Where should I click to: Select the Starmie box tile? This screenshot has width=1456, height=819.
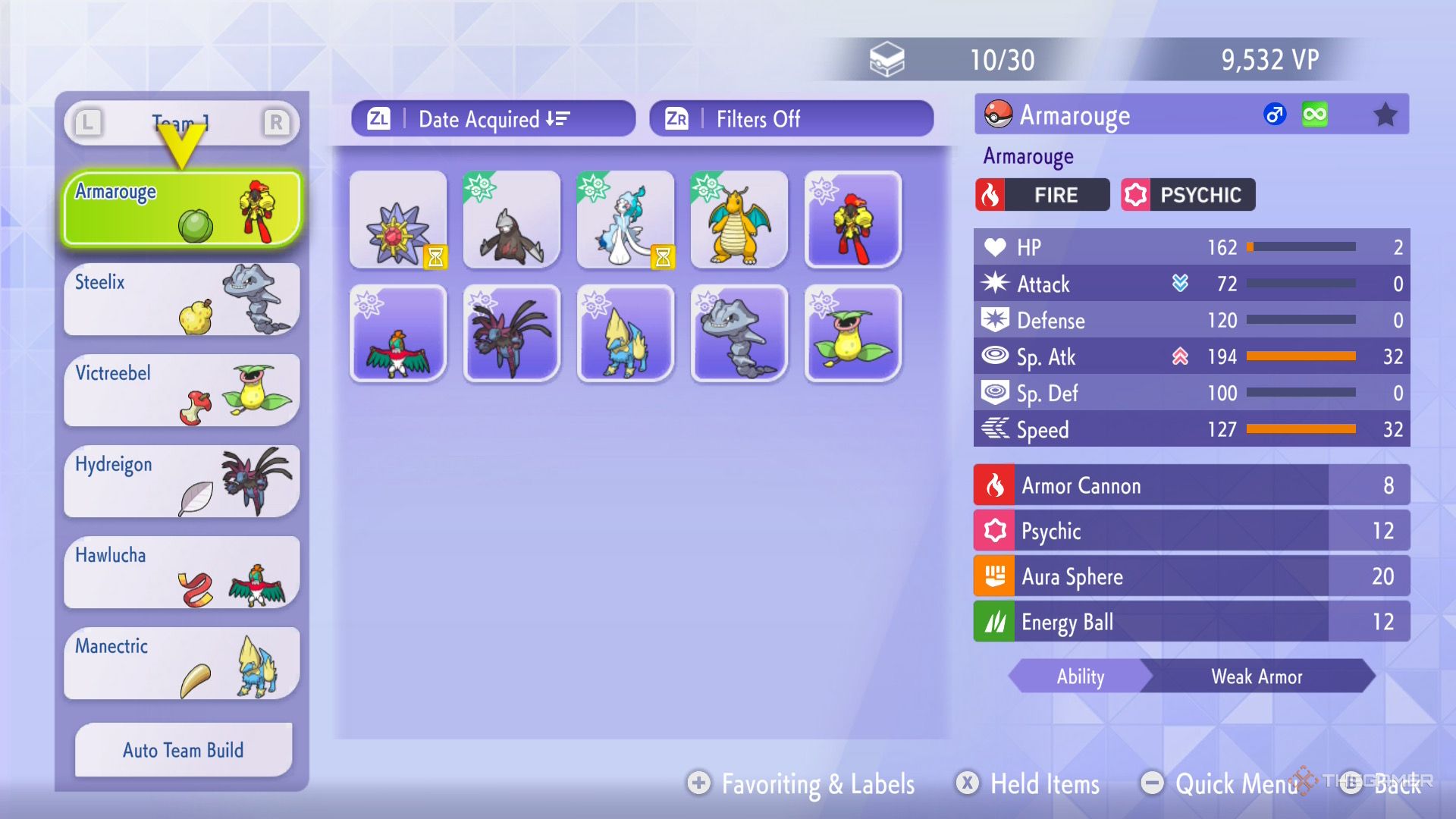[398, 220]
